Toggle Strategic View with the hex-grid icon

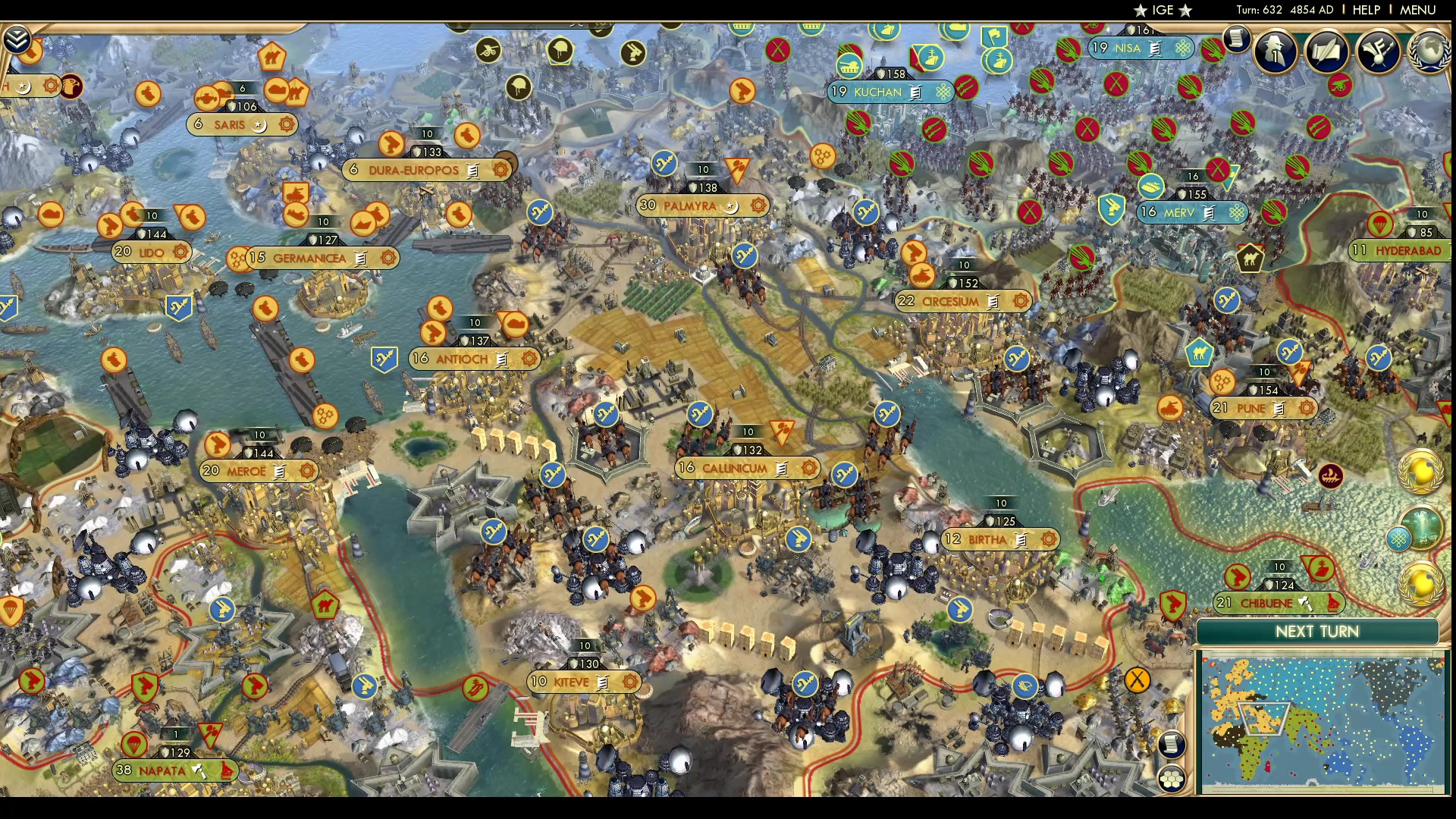pos(1172,780)
